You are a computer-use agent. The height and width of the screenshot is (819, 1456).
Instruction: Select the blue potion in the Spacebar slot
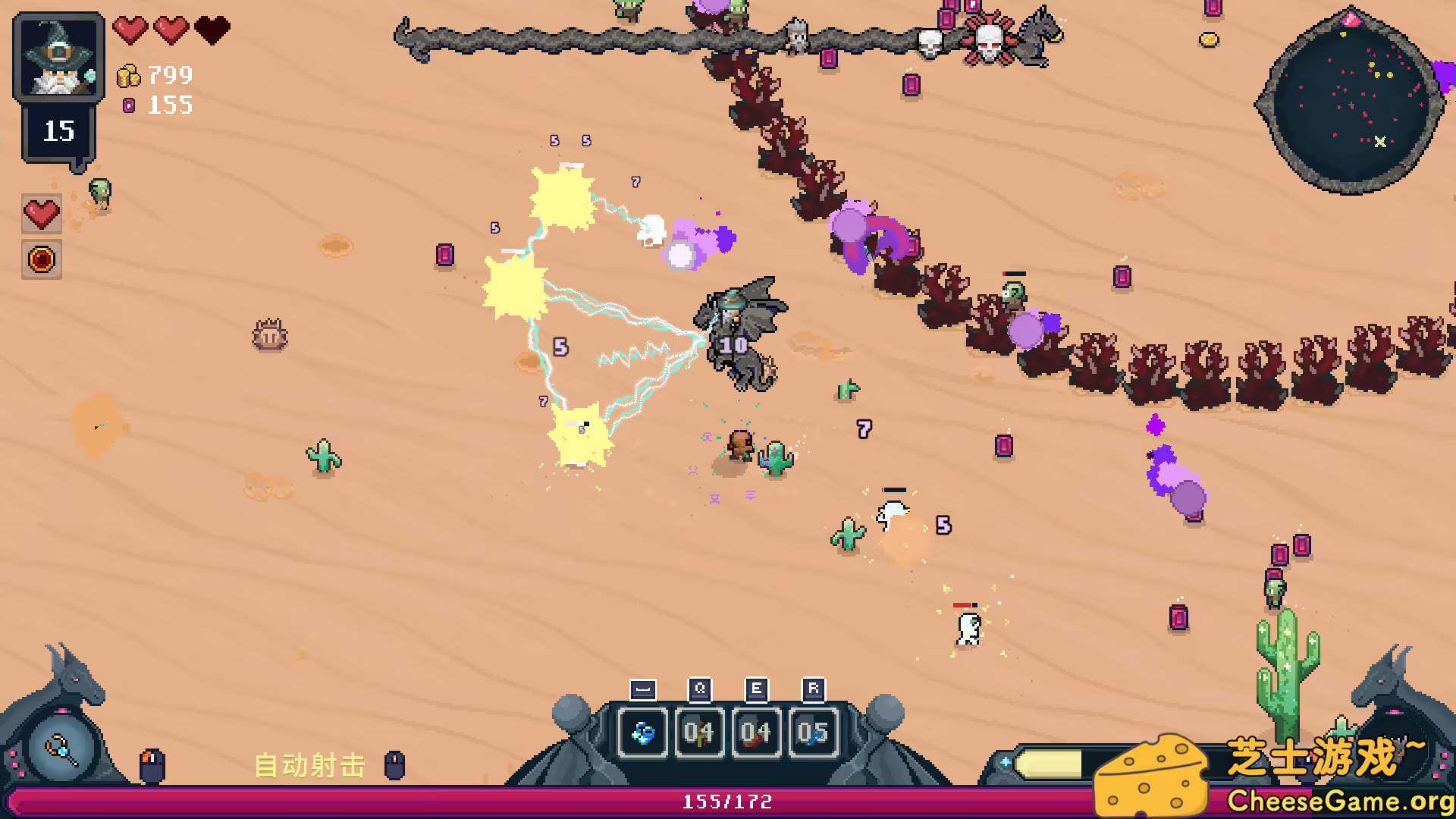click(642, 733)
